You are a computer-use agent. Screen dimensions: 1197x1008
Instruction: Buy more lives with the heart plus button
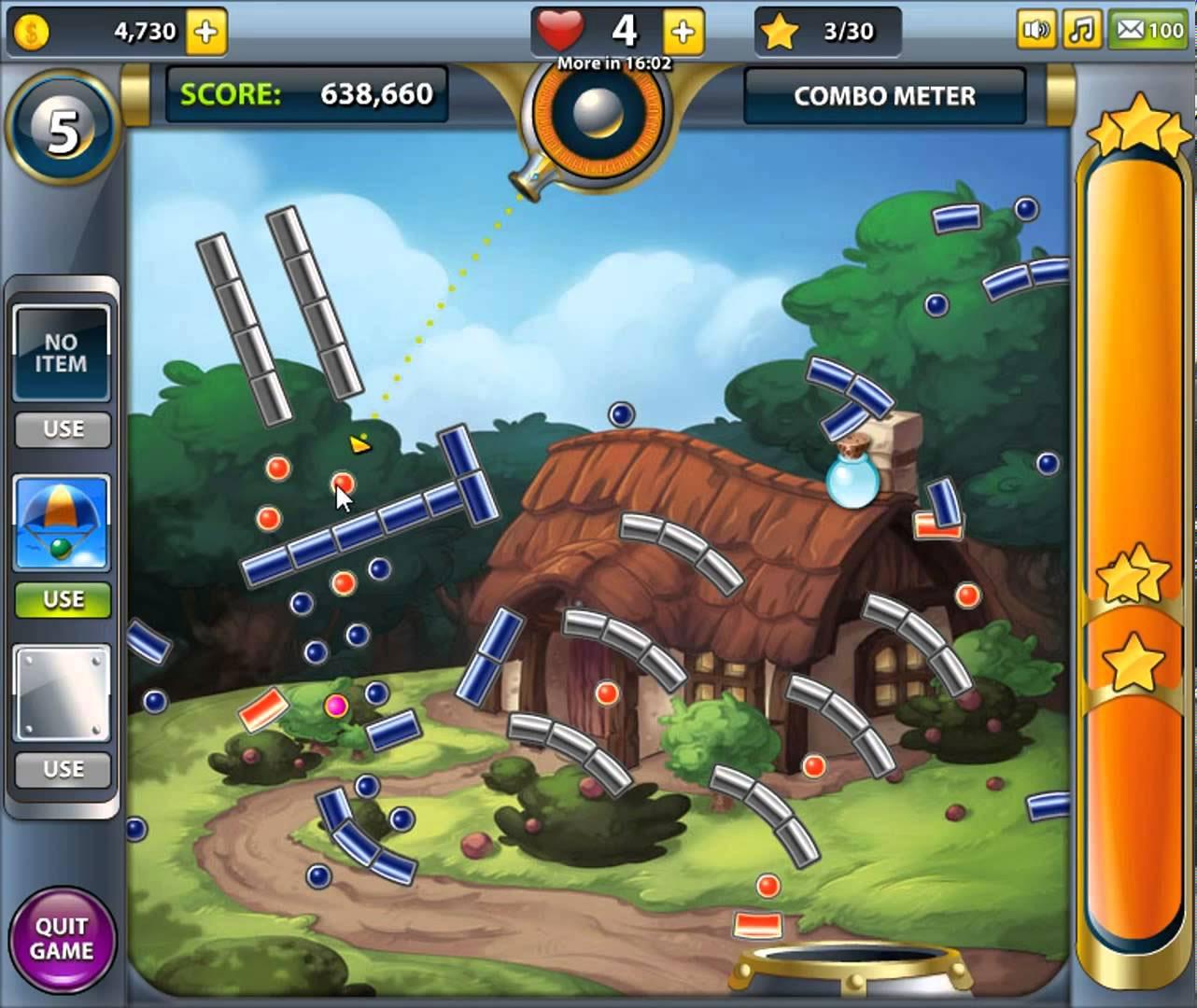[x=683, y=33]
